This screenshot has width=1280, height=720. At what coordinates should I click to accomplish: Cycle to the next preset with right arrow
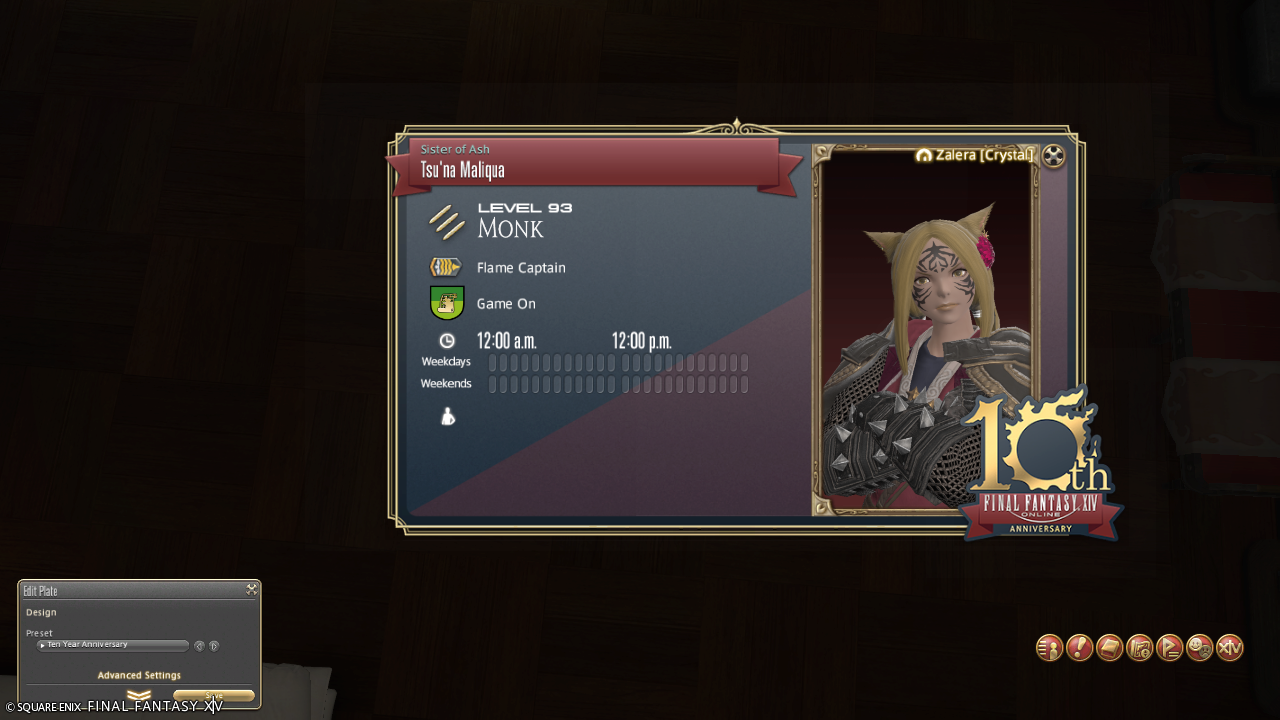(x=214, y=646)
